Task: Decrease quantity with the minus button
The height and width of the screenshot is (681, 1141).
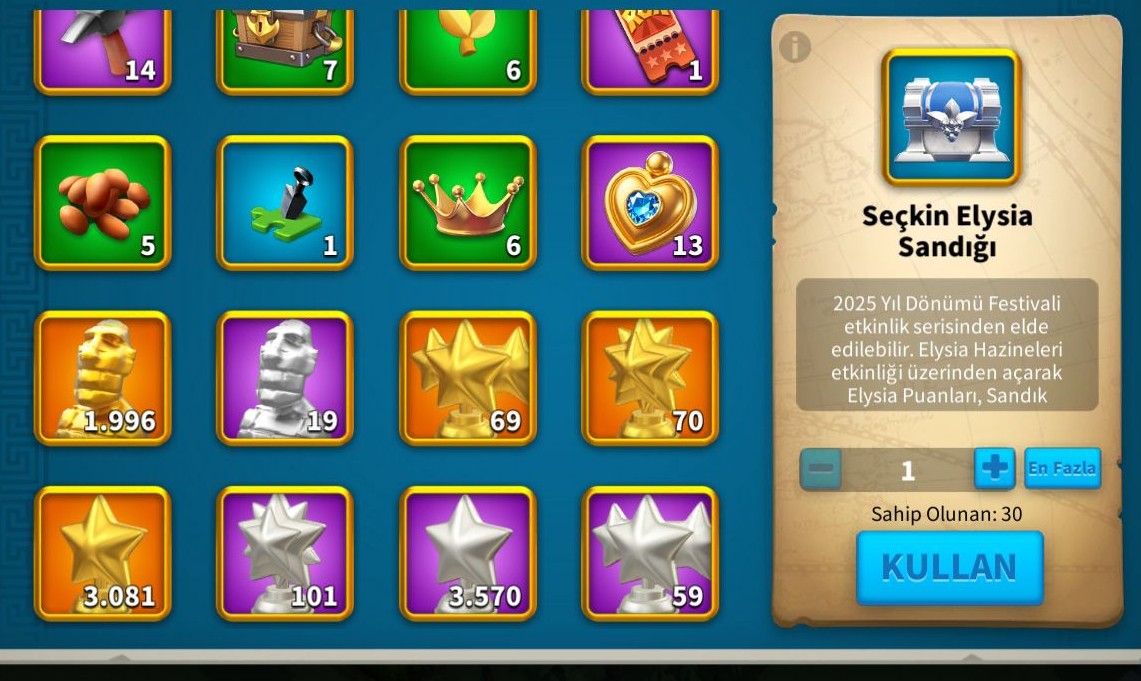Action: (821, 469)
